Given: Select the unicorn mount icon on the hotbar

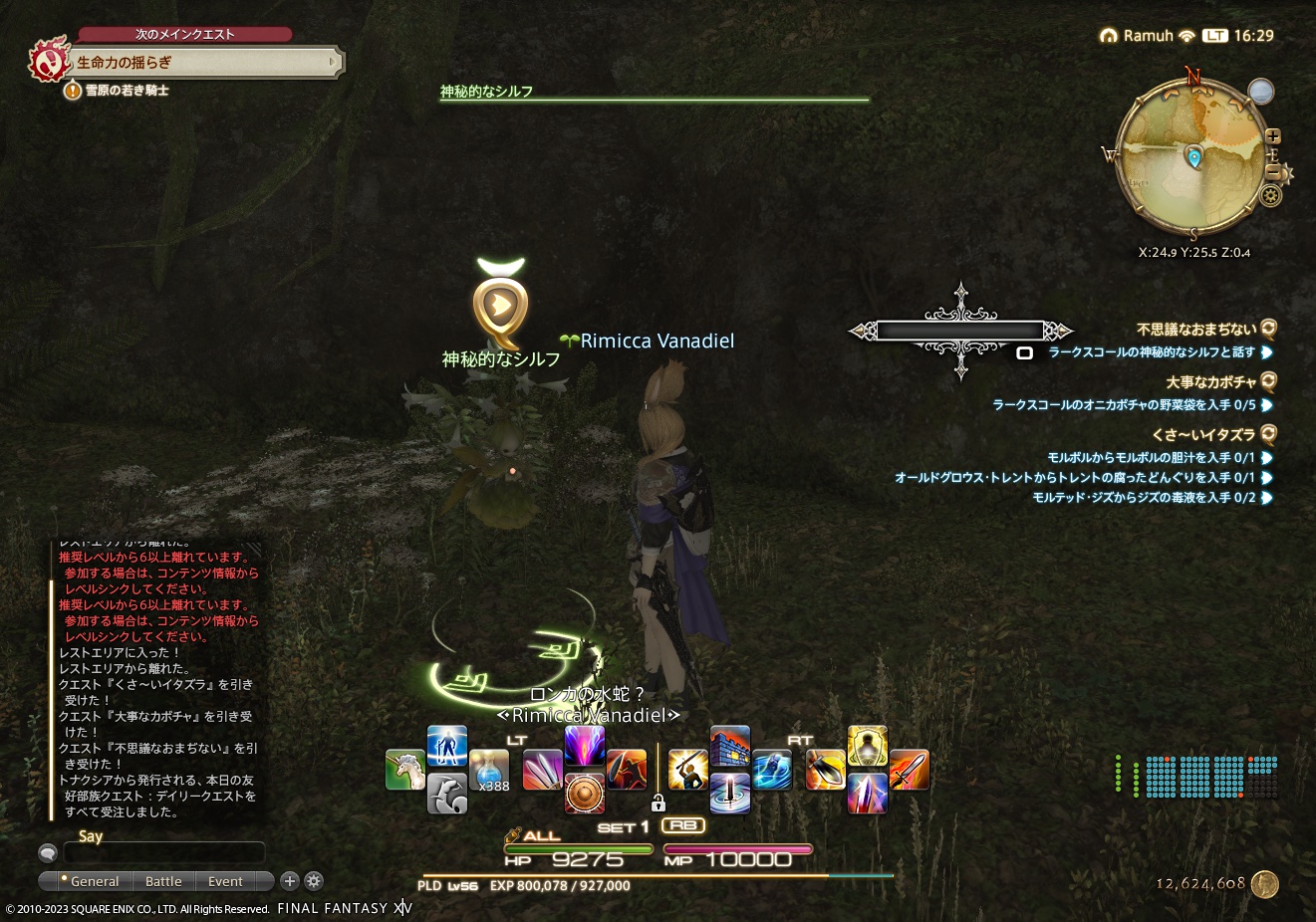Looking at the screenshot, I should point(405,771).
